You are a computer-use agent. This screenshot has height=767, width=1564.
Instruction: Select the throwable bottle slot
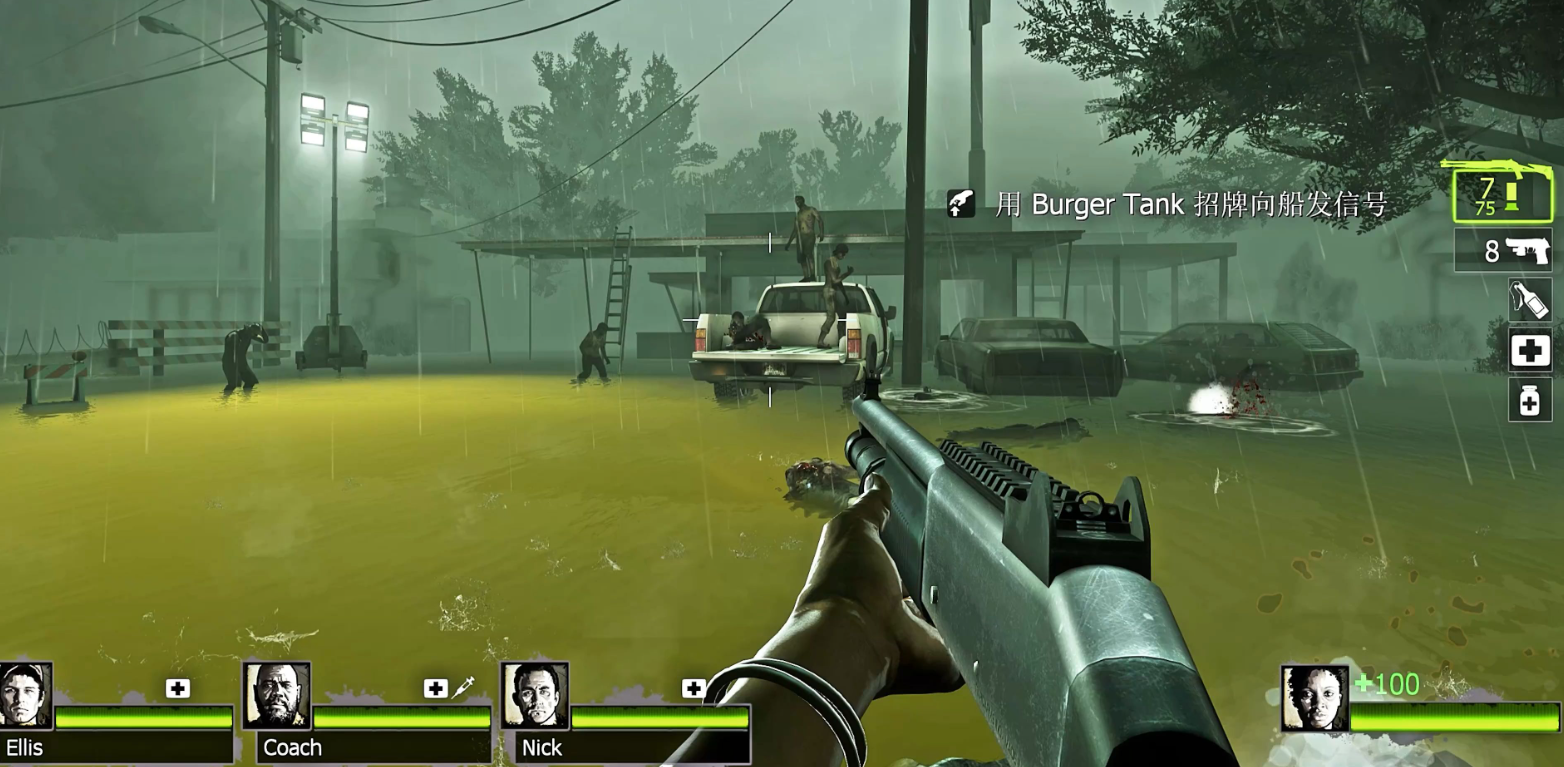(x=1530, y=299)
